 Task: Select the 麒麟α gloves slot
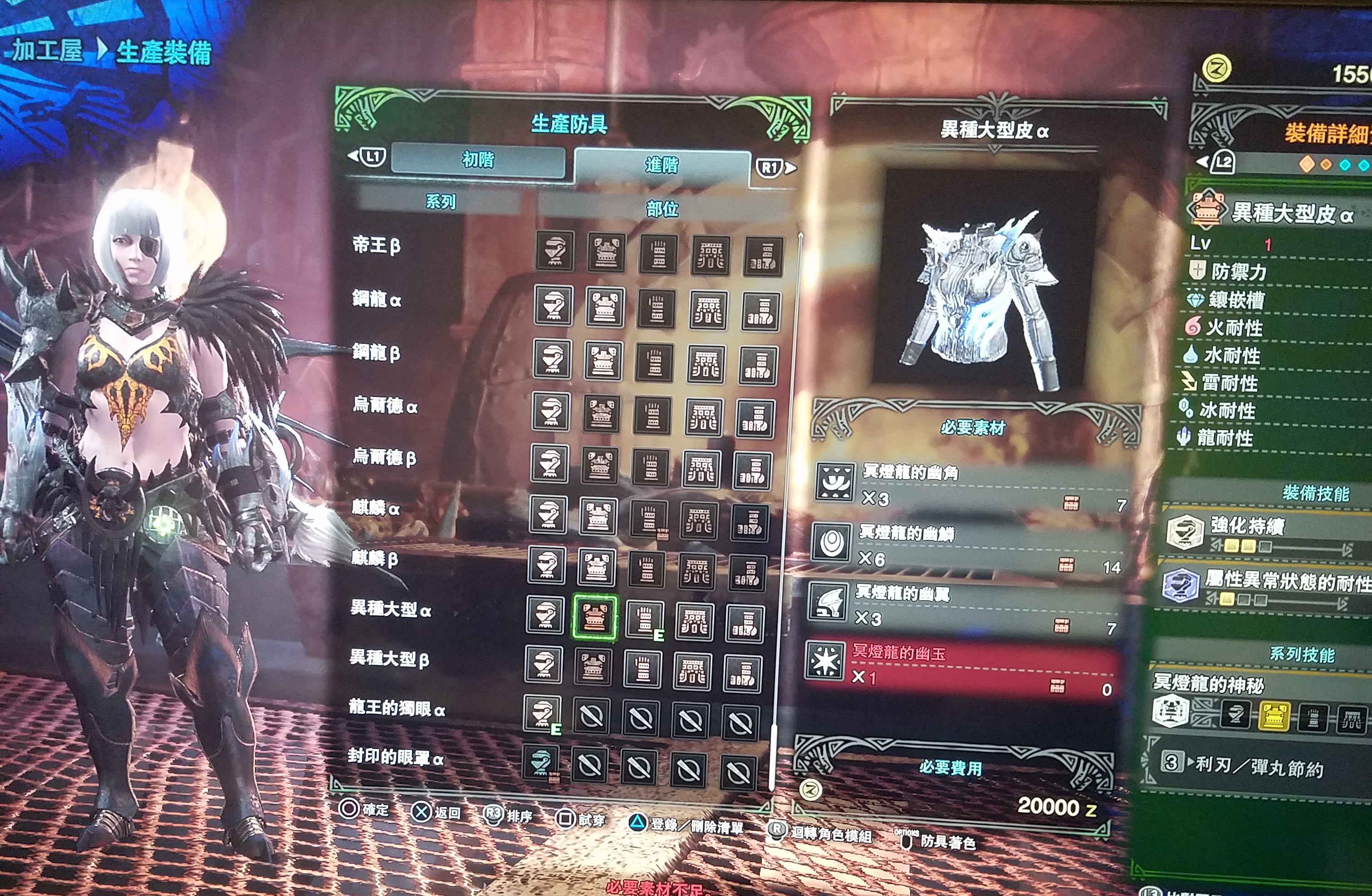pos(648,518)
